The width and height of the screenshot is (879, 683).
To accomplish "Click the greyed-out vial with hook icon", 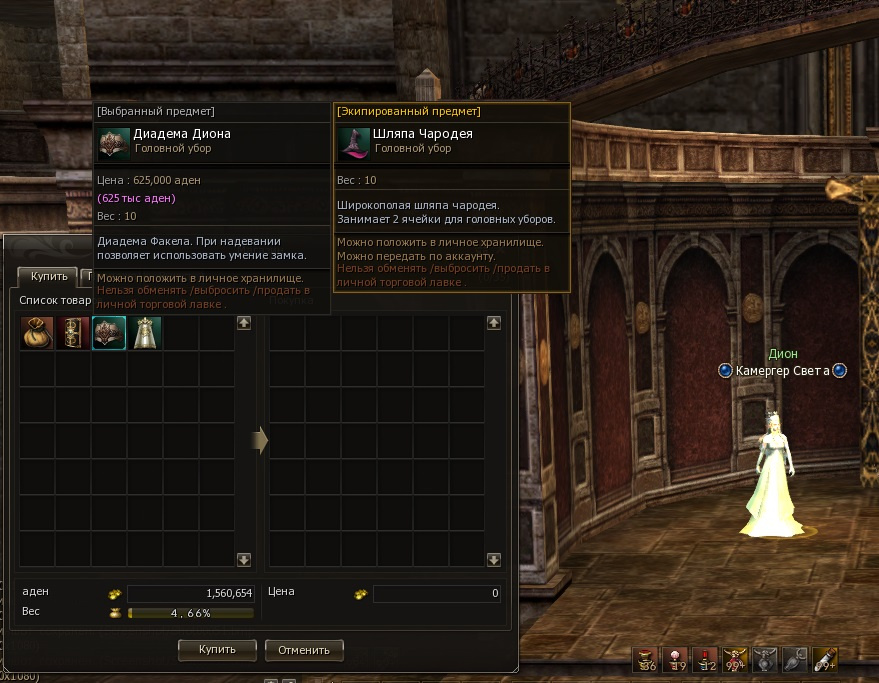I will click(795, 660).
